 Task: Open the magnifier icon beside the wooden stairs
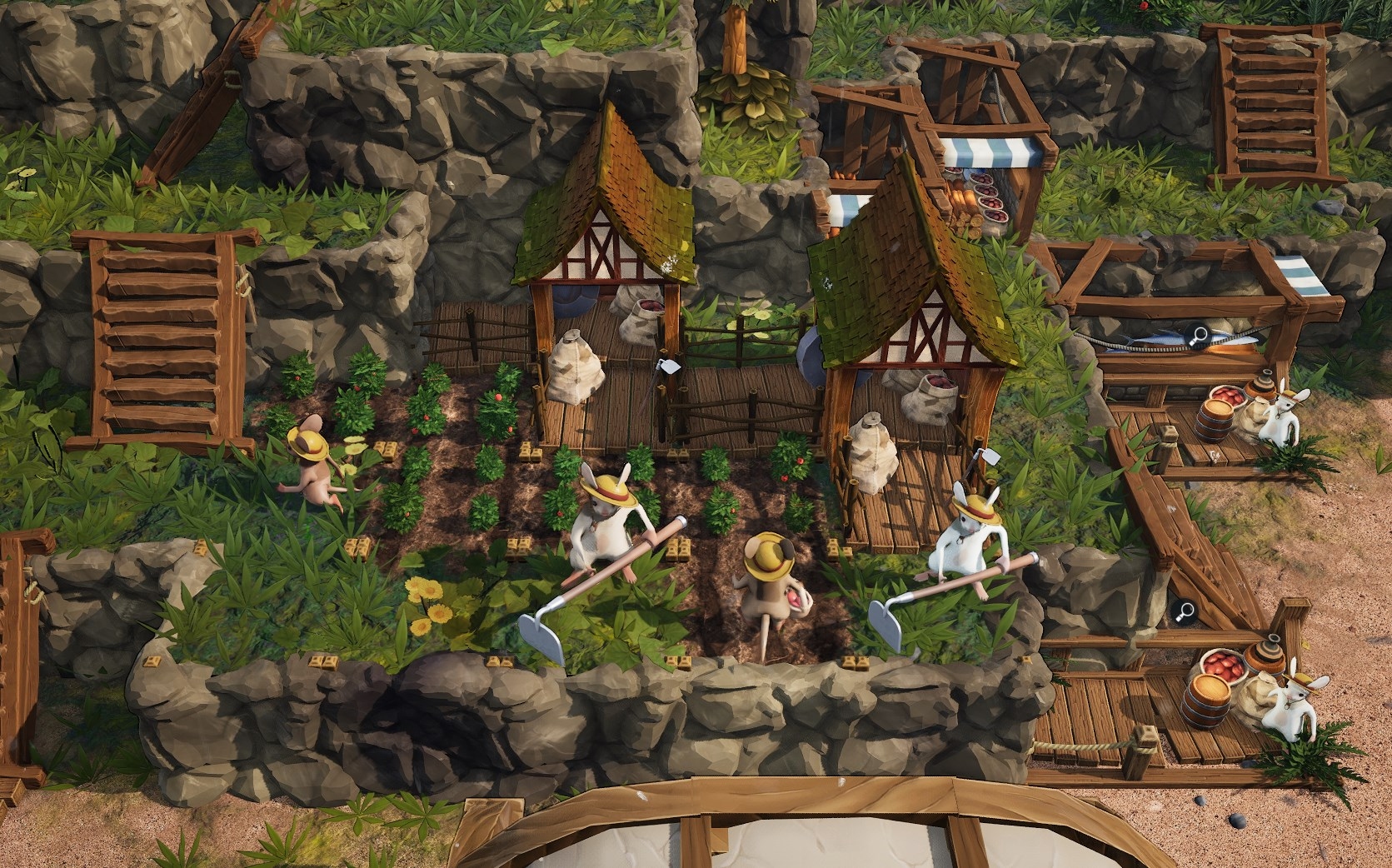pos(1184,612)
